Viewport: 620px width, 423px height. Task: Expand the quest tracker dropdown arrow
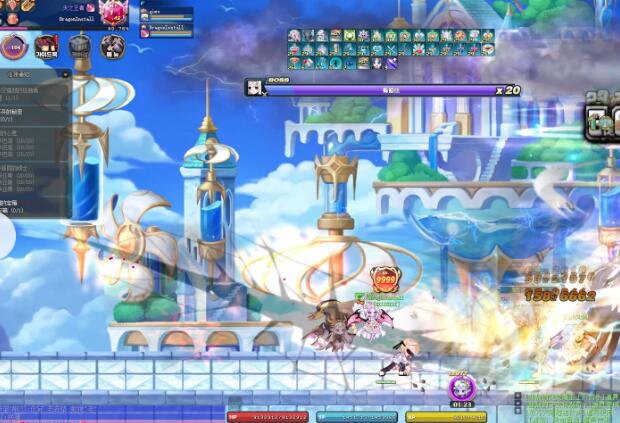click(x=65, y=74)
